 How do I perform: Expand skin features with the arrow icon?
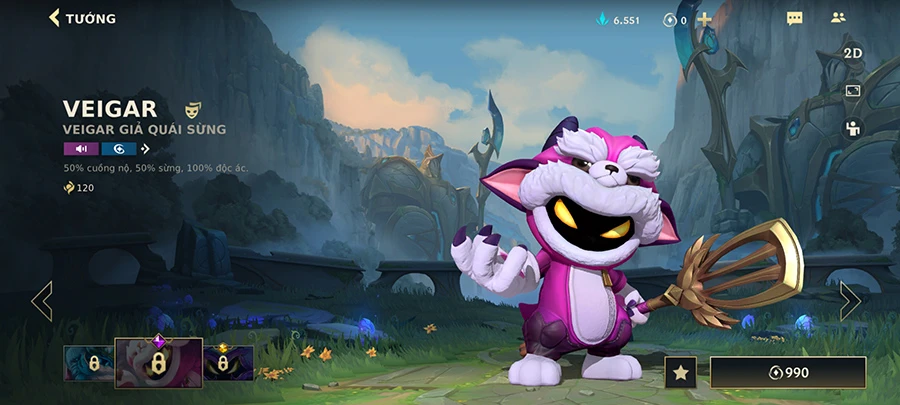tap(145, 149)
